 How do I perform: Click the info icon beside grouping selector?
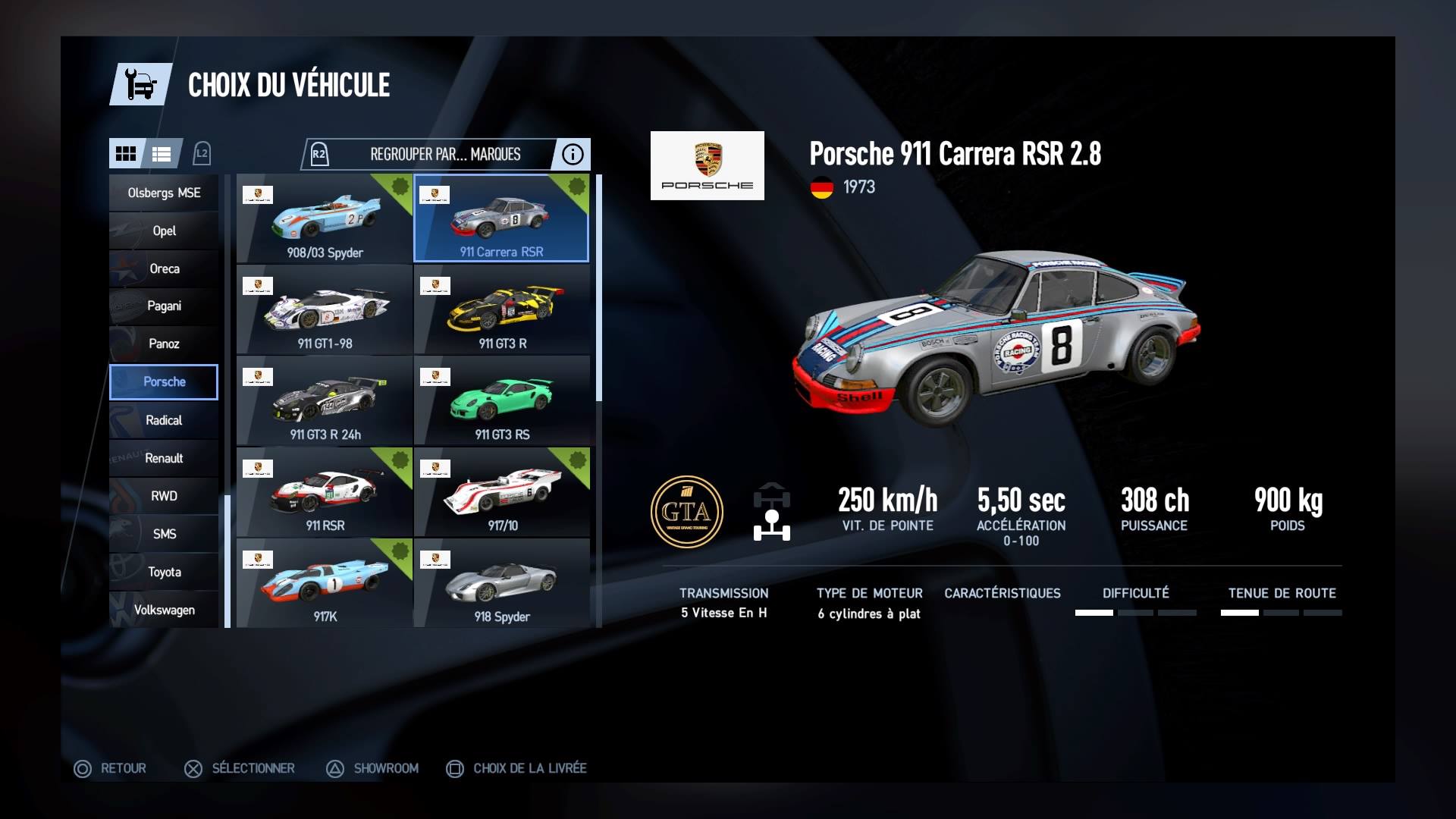tap(573, 155)
